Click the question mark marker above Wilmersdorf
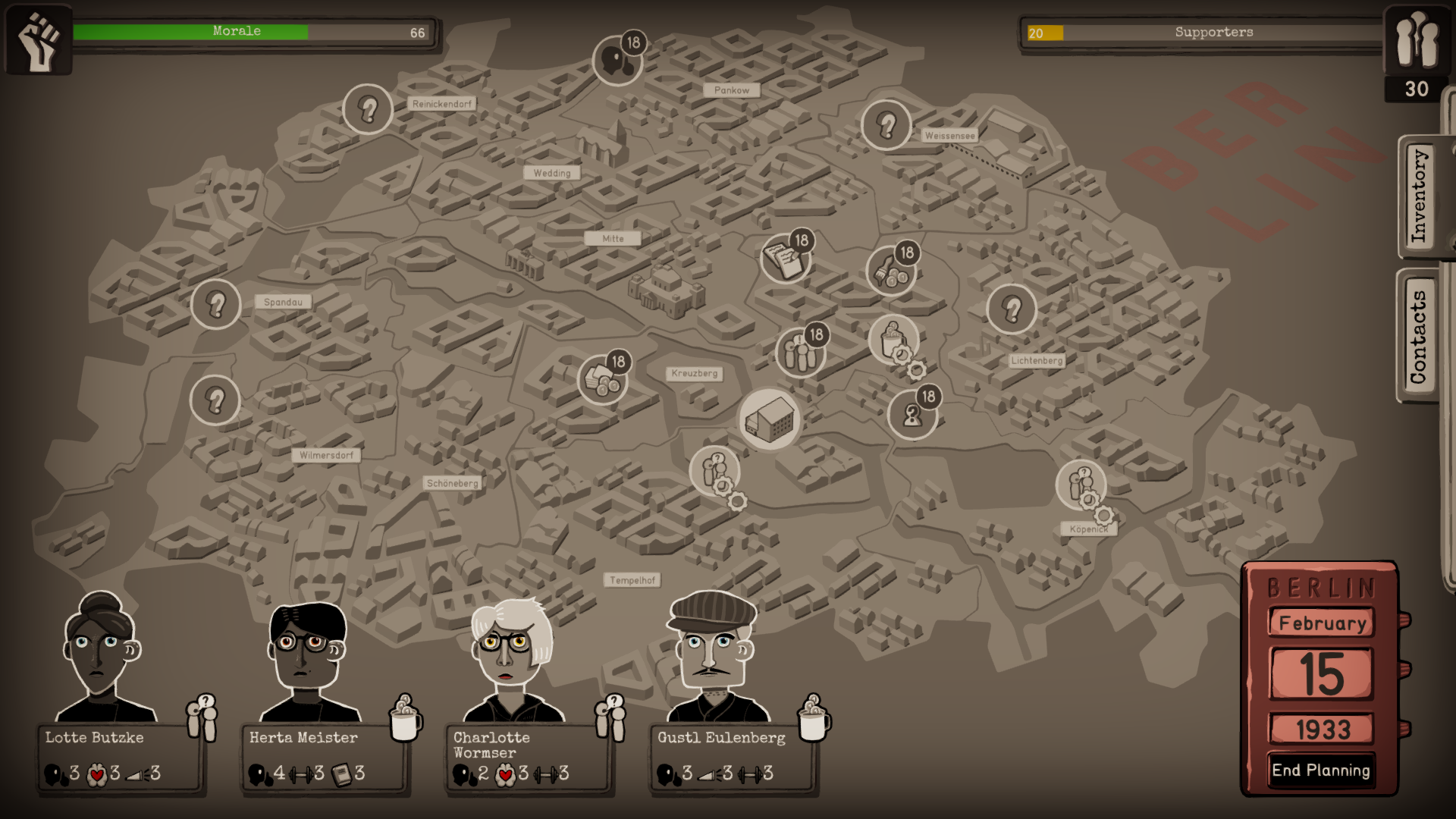The height and width of the screenshot is (819, 1456). [215, 400]
